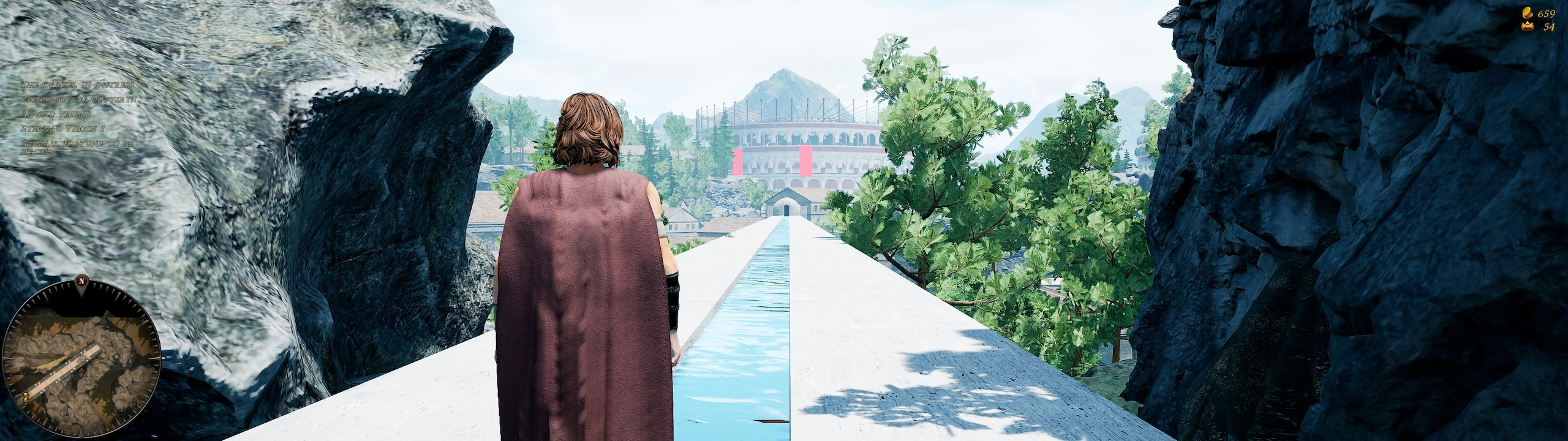Select the quest "The damsel in distress"
The height and width of the screenshot is (441, 1568).
click(x=77, y=85)
